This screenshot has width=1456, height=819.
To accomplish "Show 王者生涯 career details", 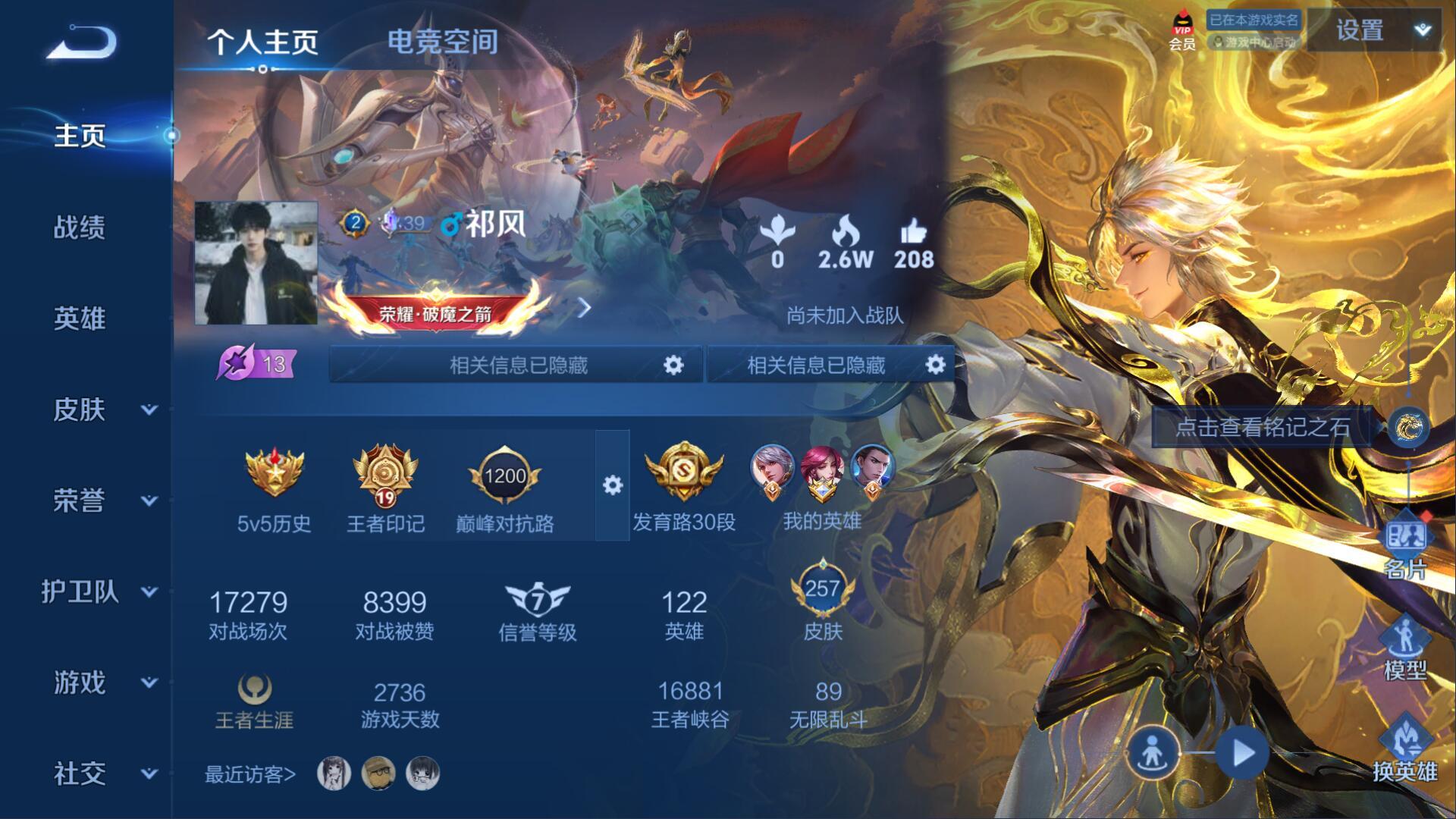I will (x=254, y=701).
